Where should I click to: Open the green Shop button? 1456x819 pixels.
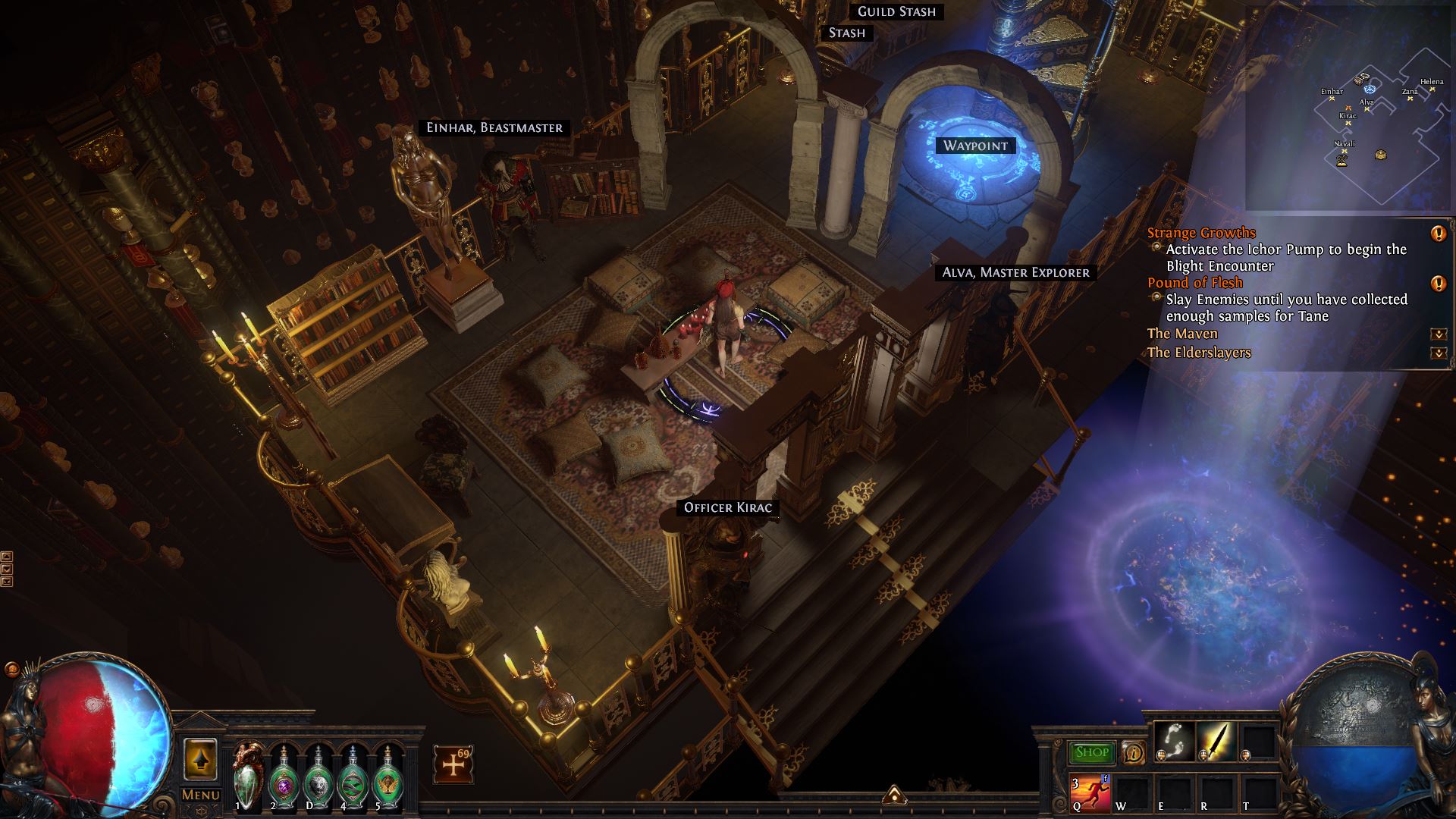pos(1092,752)
